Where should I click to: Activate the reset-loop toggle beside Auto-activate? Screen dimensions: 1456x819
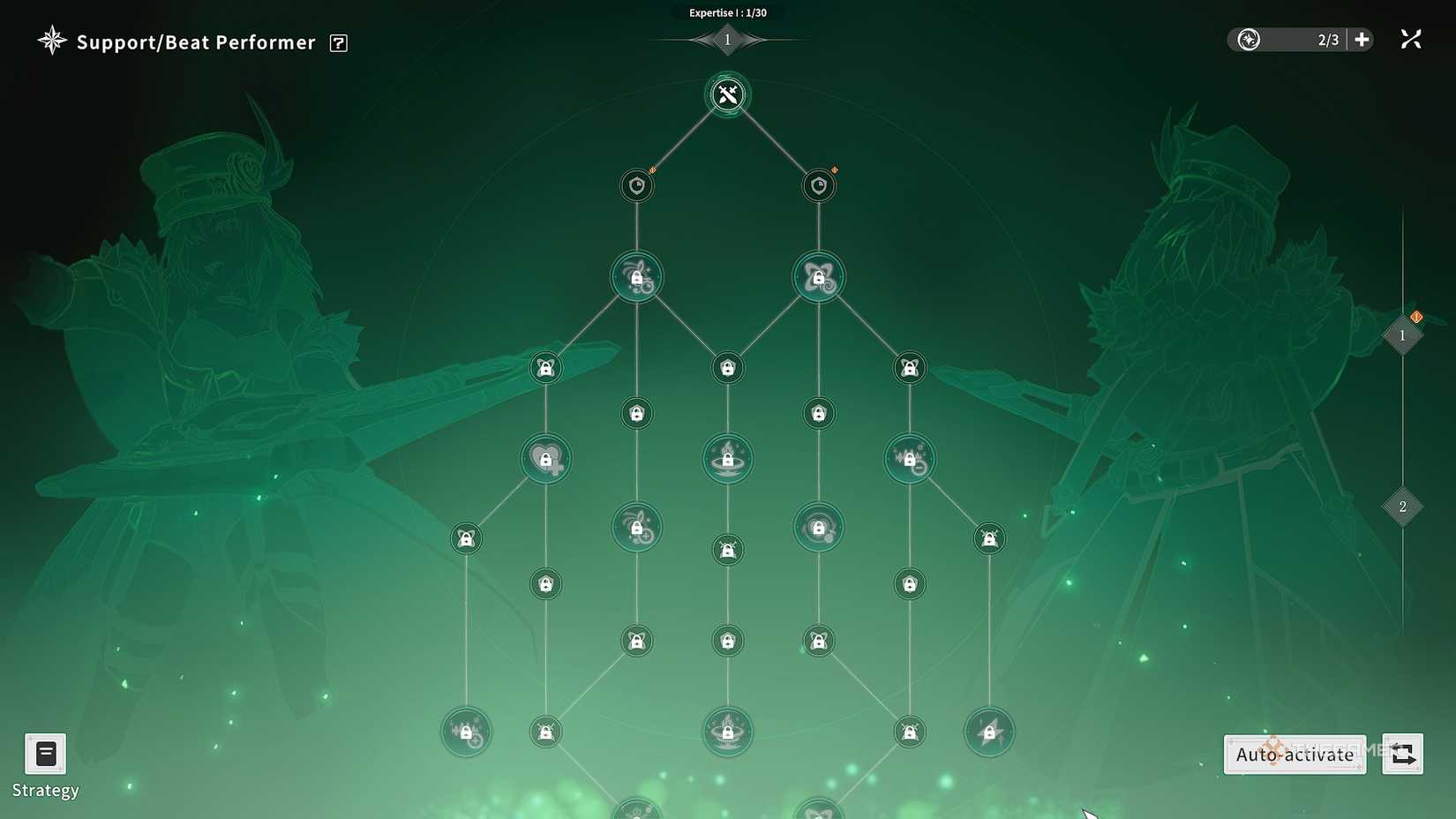click(1402, 755)
